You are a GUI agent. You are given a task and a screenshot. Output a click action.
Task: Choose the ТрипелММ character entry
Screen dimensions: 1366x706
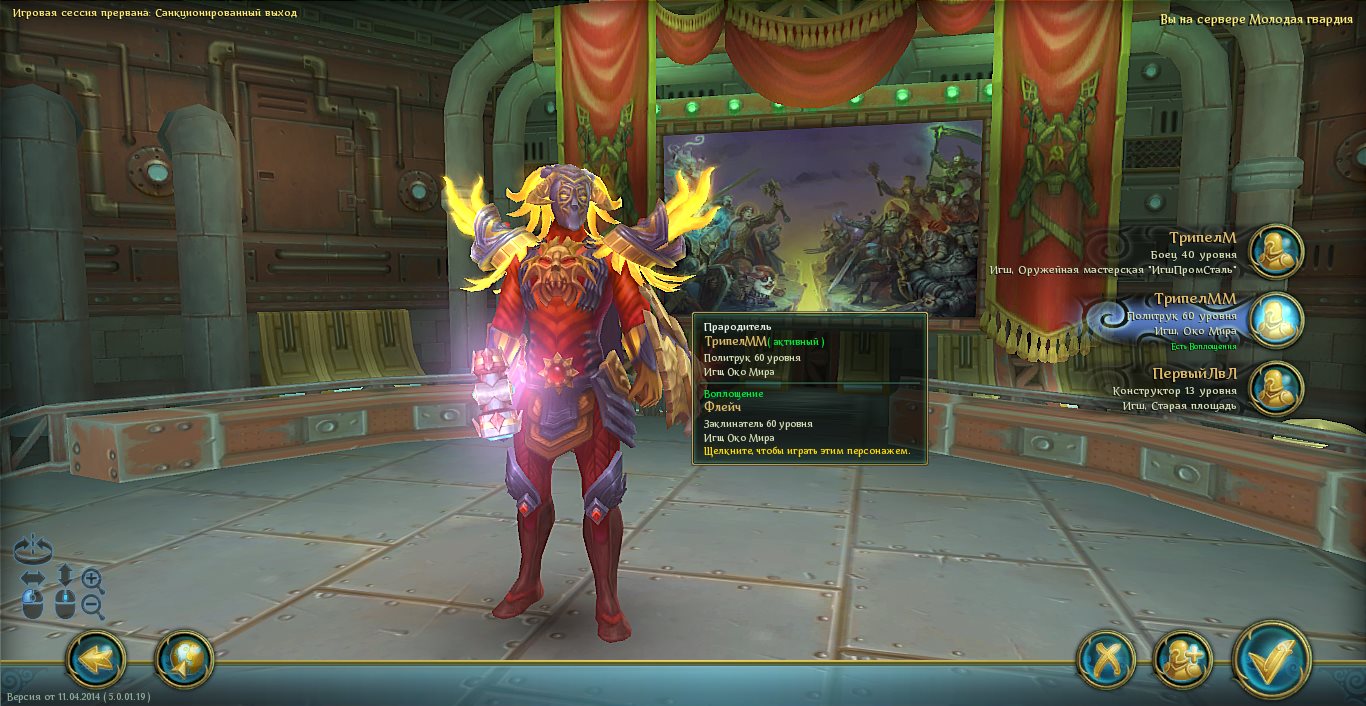1277,319
